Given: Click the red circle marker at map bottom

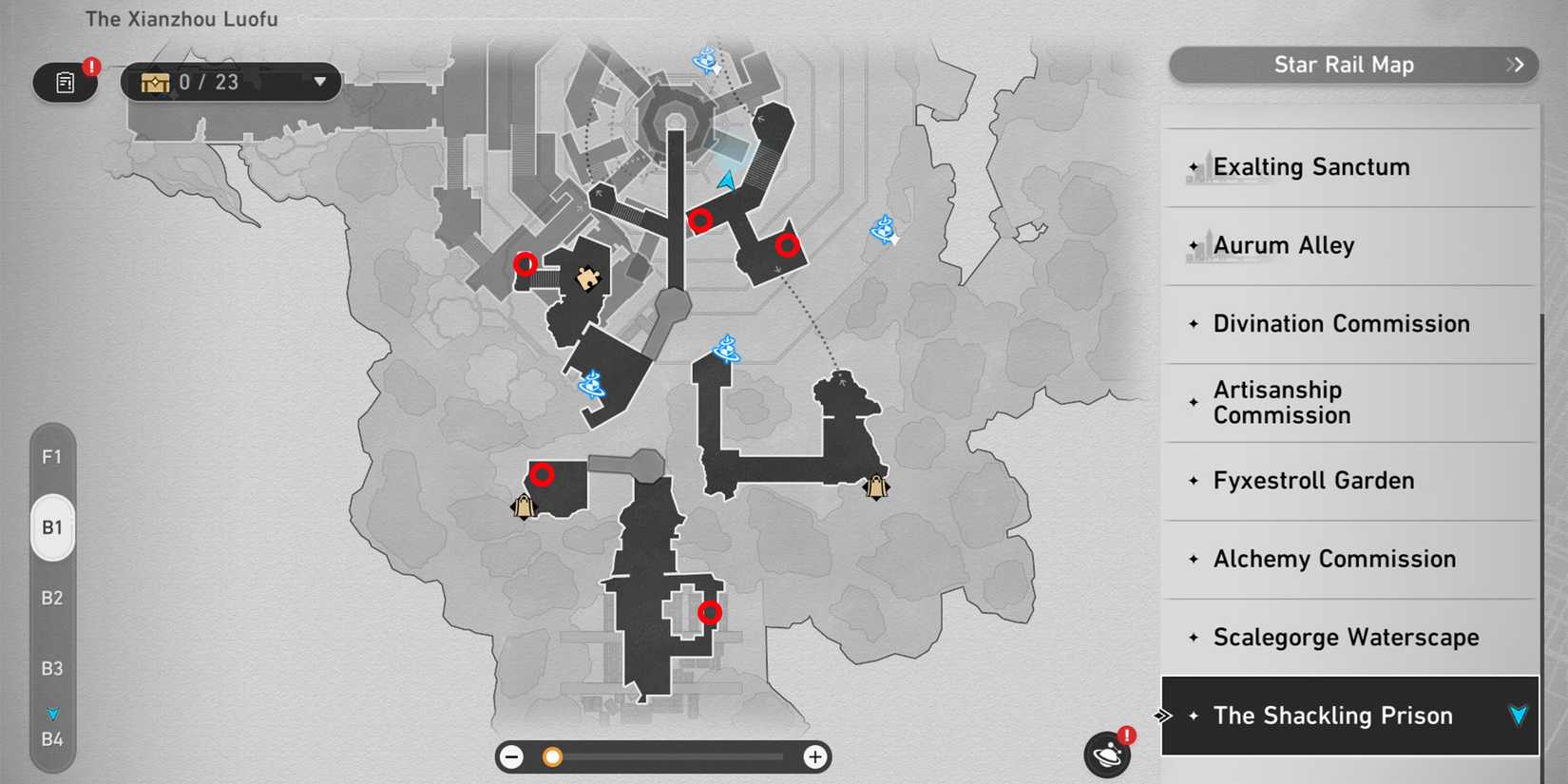Looking at the screenshot, I should tap(711, 612).
